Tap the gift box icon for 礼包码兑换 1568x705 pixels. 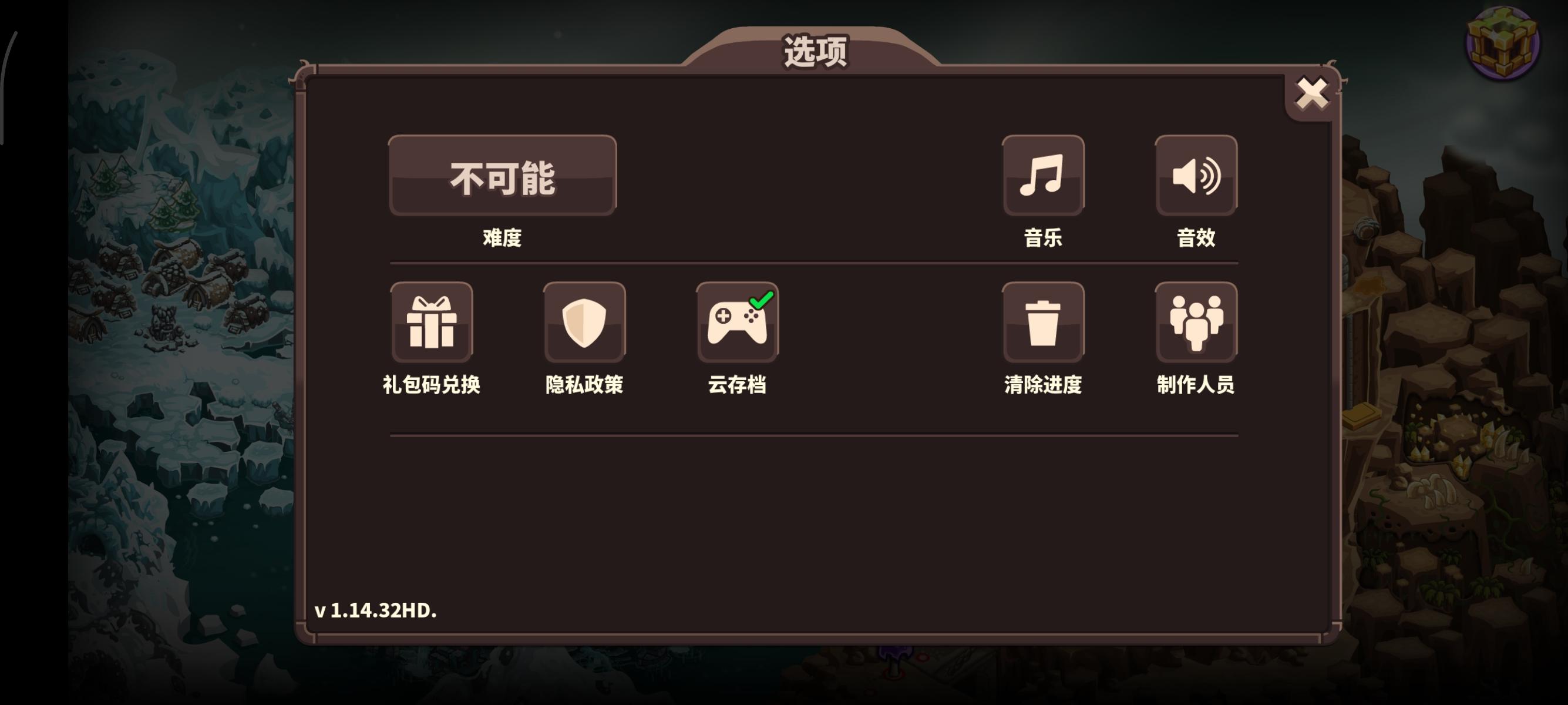click(x=432, y=323)
